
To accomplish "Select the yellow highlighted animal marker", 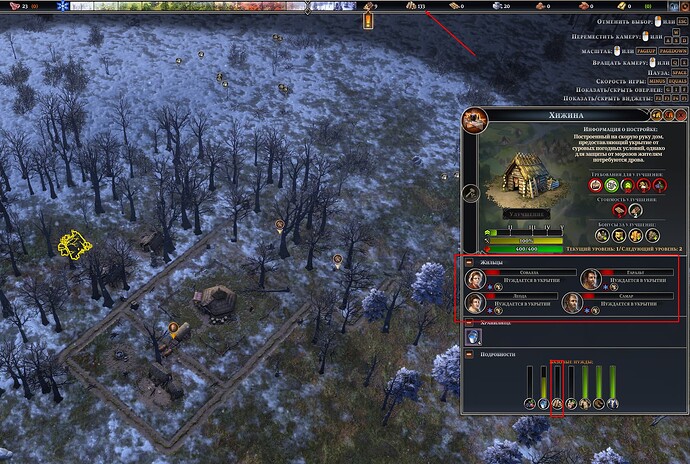I will point(72,243).
